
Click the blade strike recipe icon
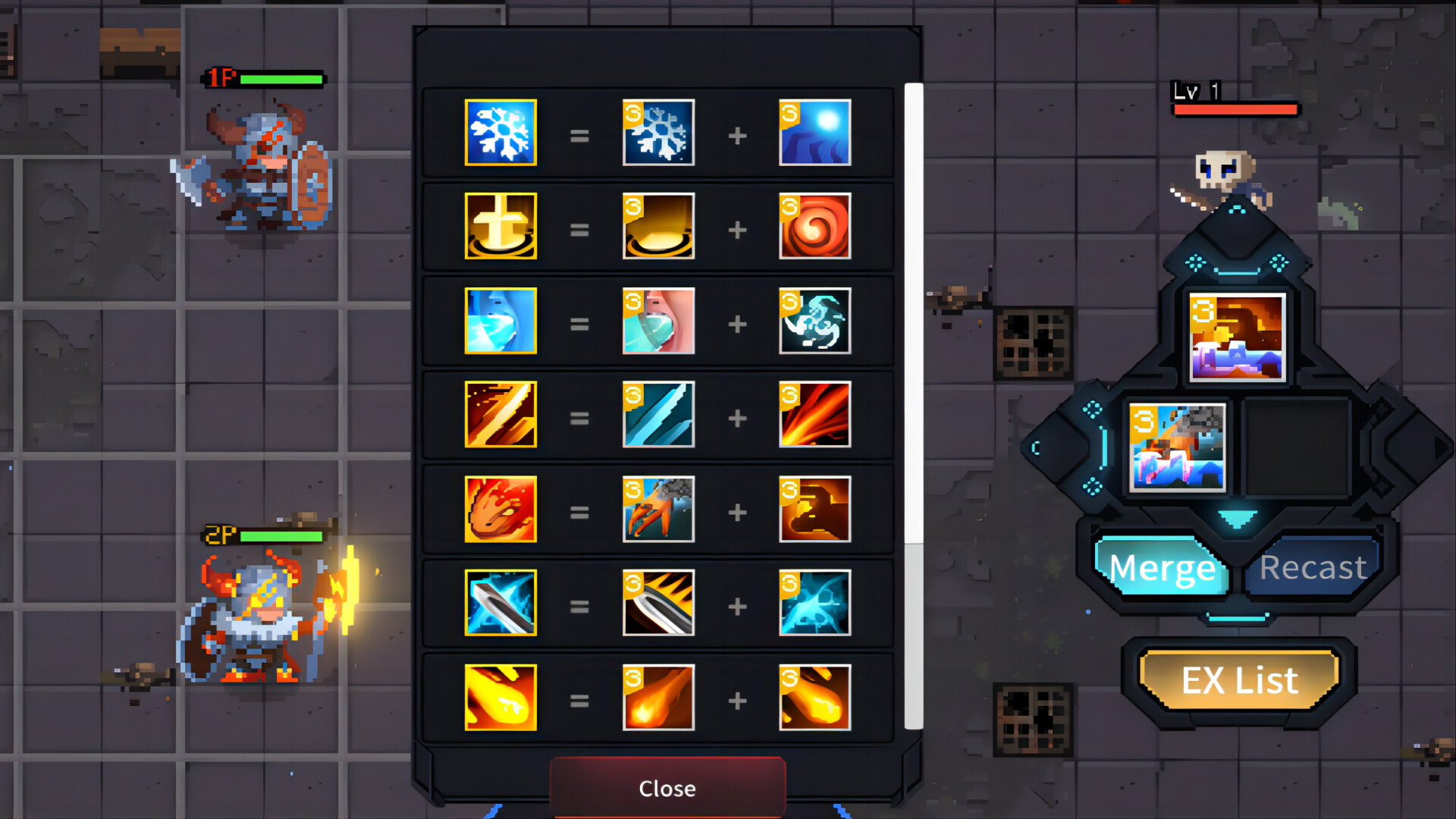pos(500,604)
